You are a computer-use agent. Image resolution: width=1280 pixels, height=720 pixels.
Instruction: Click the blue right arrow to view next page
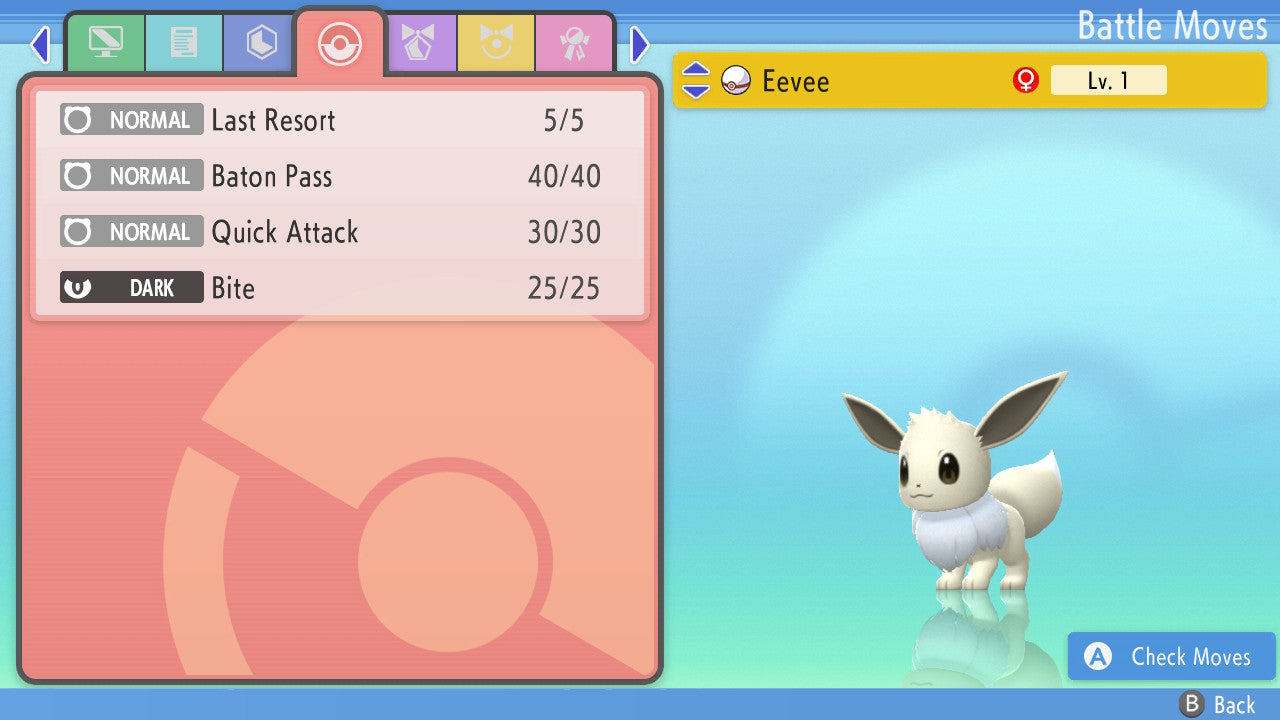tap(639, 44)
